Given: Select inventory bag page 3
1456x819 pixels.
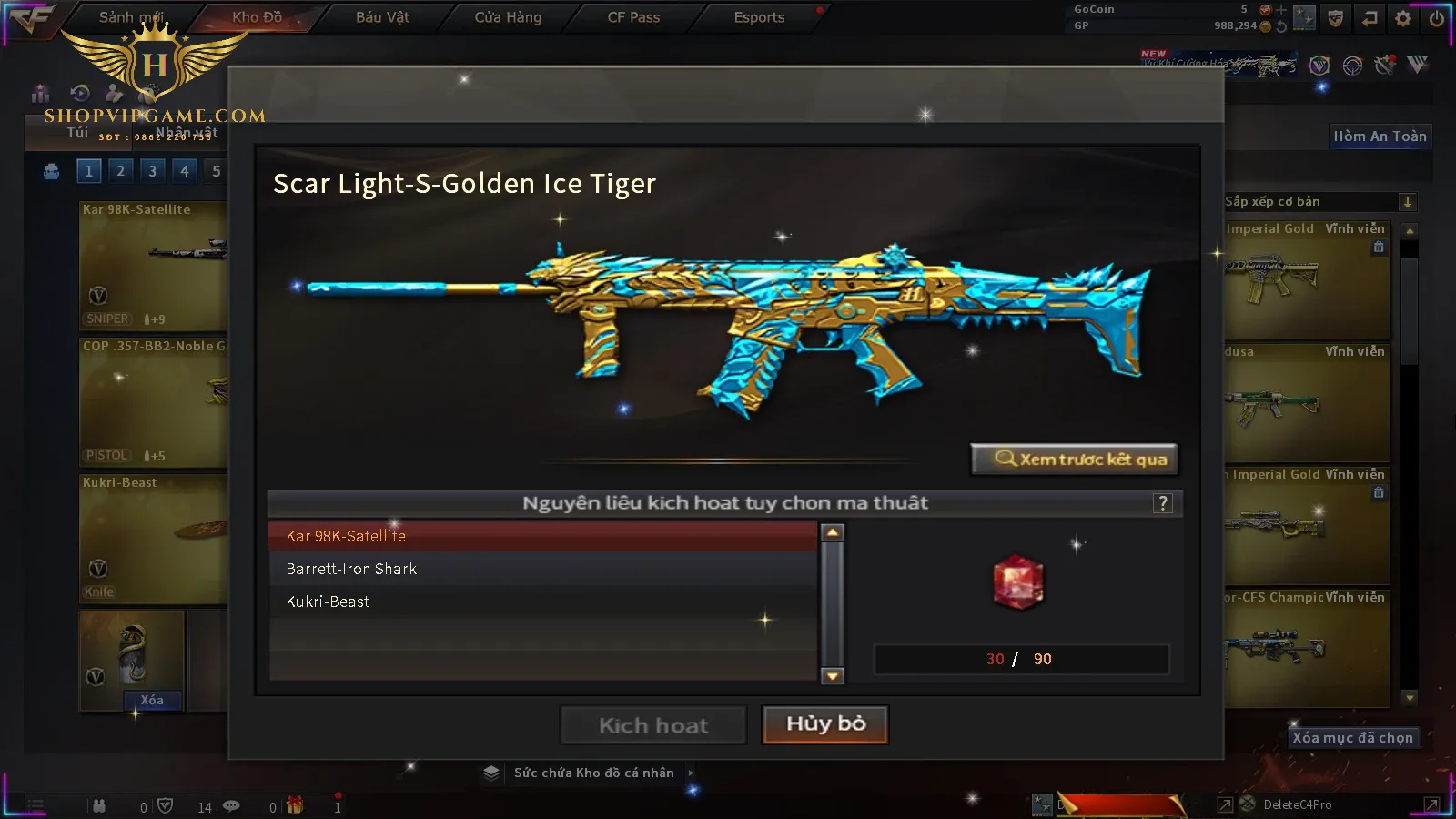Looking at the screenshot, I should point(152,171).
